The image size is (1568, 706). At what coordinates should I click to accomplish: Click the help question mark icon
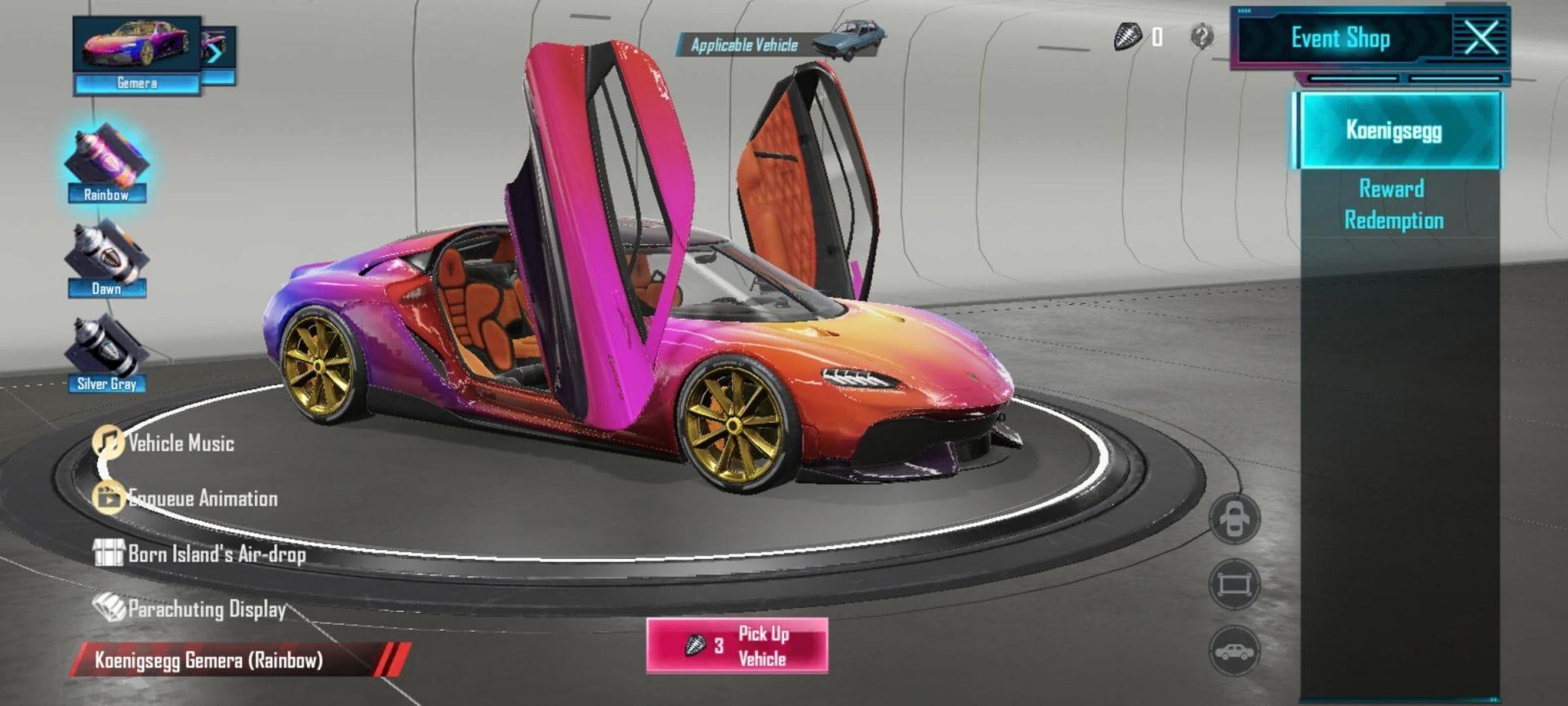tap(1201, 37)
